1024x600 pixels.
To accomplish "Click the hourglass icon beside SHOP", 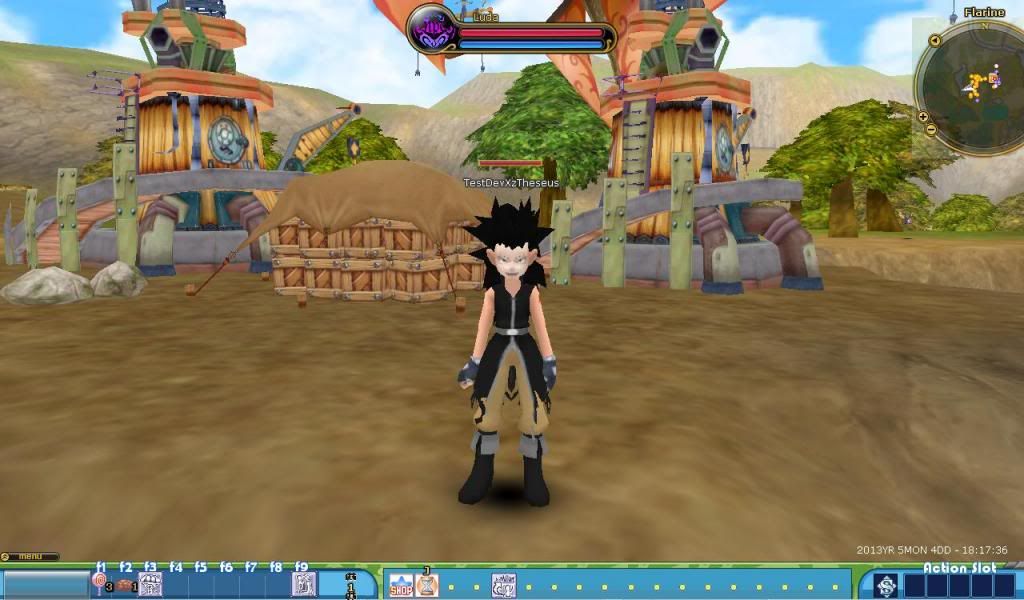I will pos(427,585).
